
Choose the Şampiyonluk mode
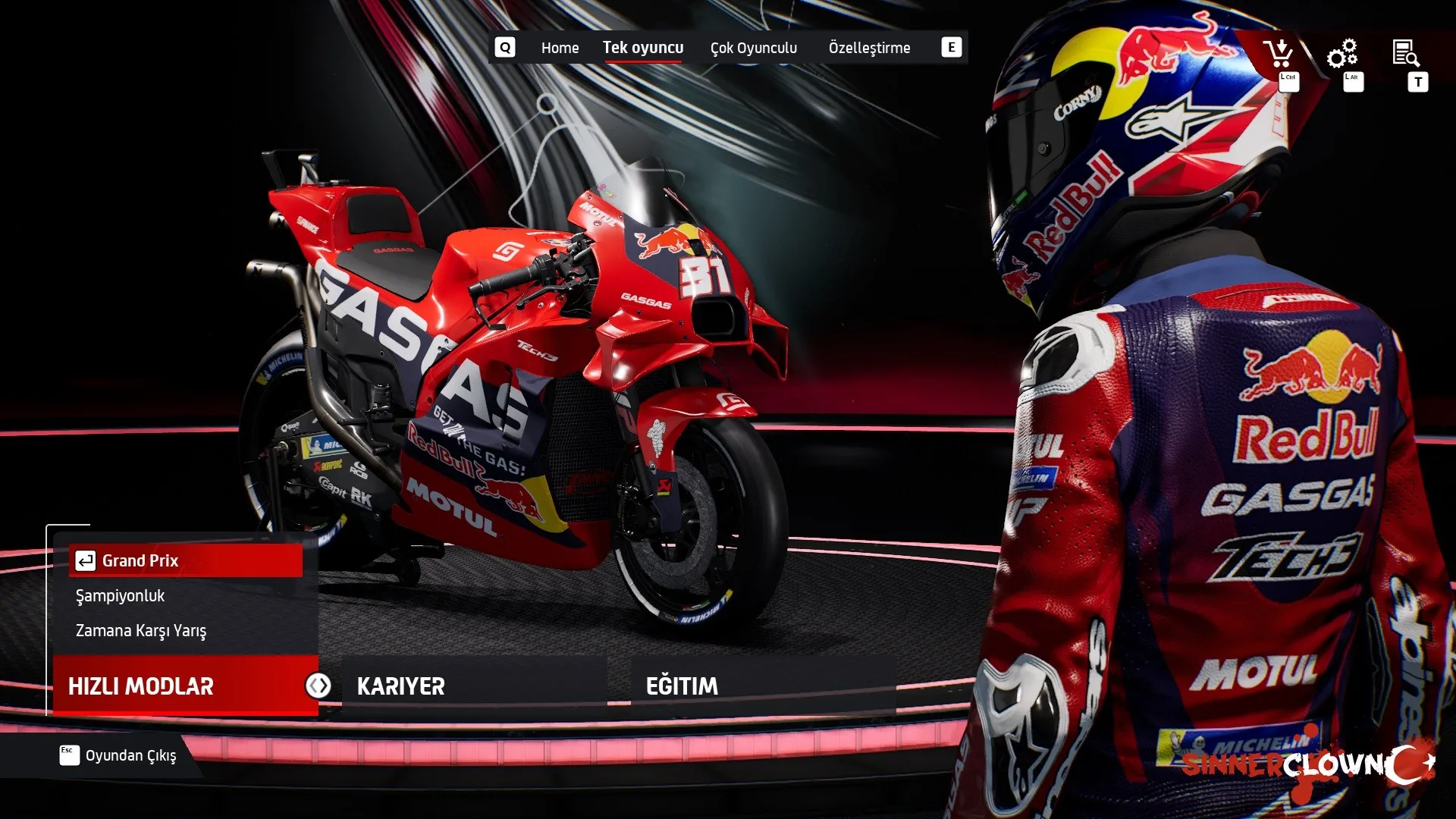tap(121, 596)
